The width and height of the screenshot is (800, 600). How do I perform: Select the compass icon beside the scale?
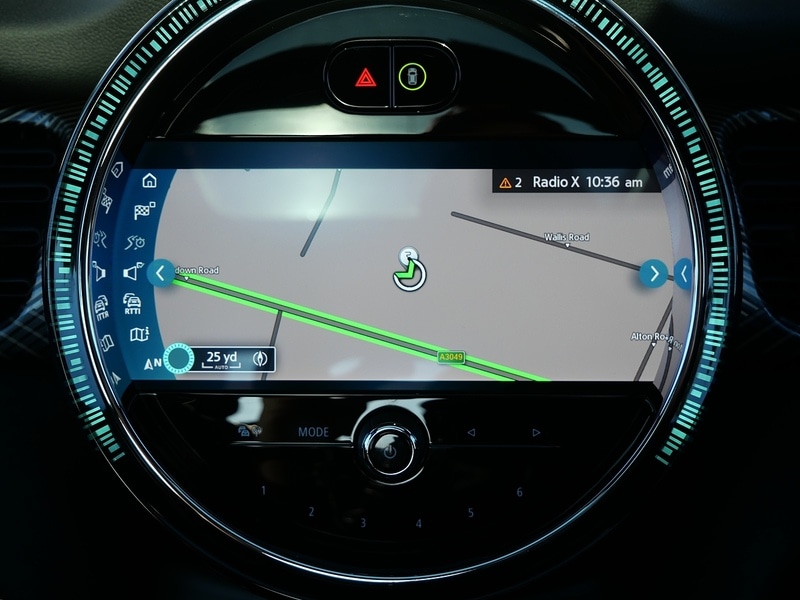pos(262,358)
